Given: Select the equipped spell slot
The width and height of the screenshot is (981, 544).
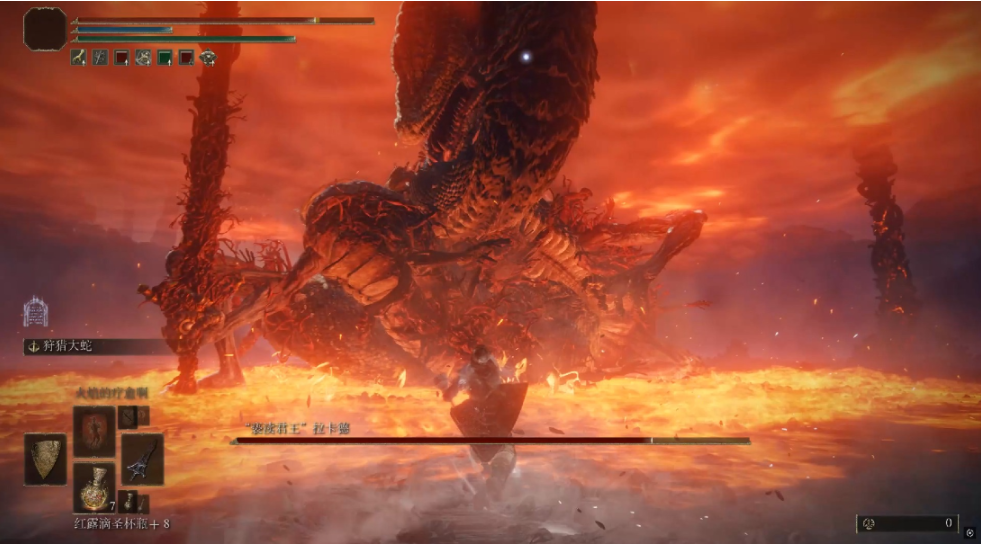Looking at the screenshot, I should pyautogui.click(x=93, y=431).
